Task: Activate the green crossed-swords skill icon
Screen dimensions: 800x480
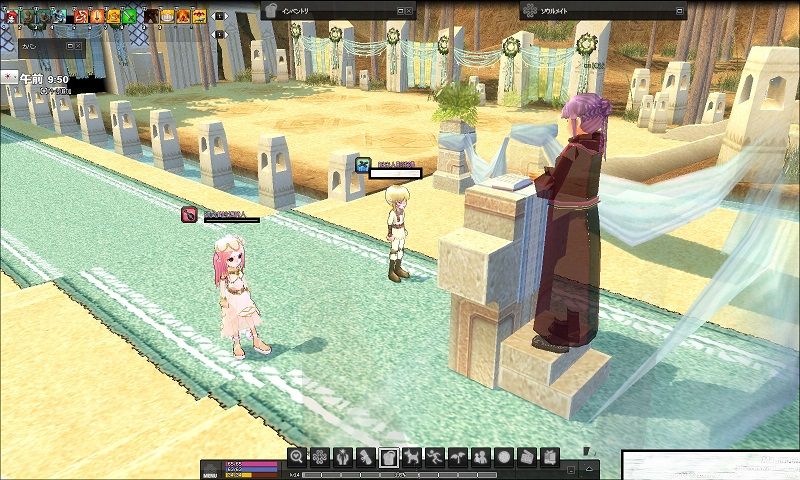Action: 129,15
